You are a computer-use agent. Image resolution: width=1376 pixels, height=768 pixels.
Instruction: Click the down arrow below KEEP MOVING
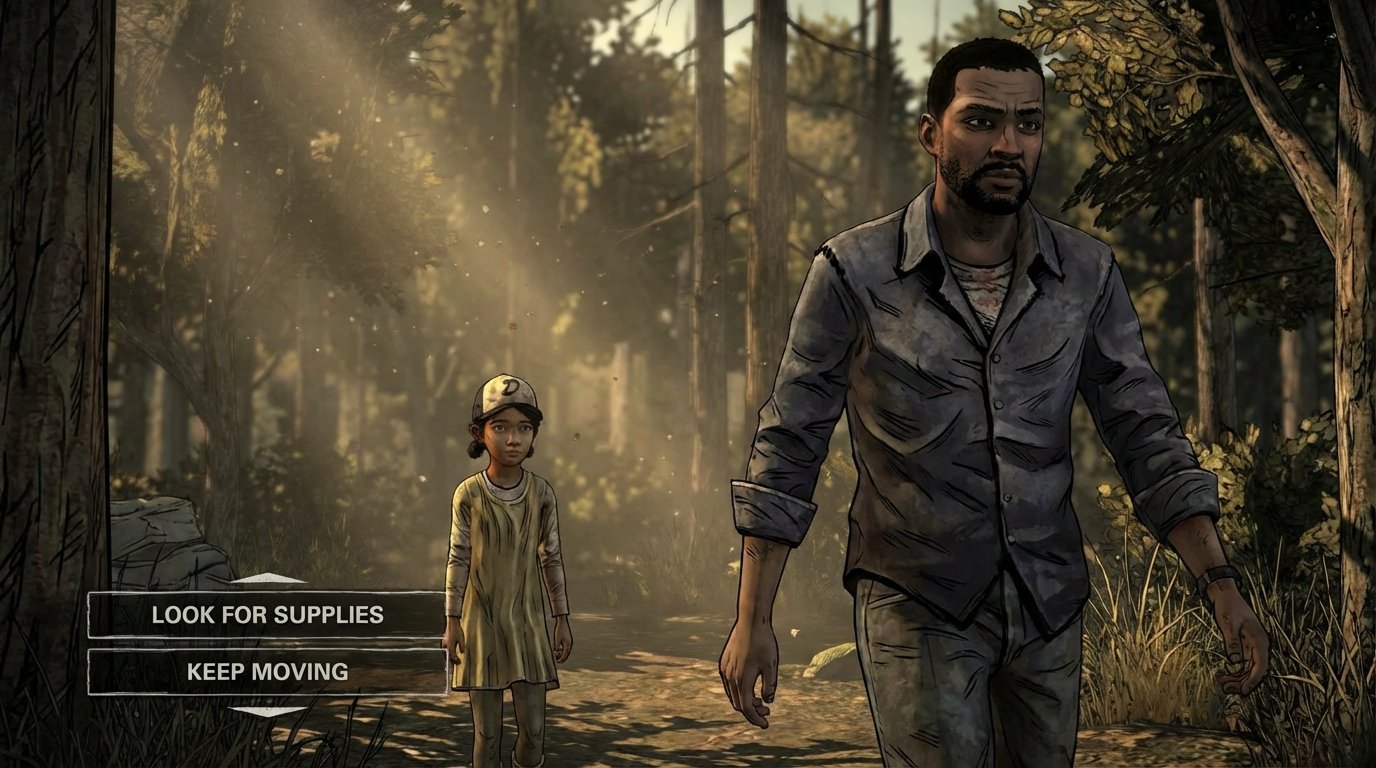coord(267,710)
